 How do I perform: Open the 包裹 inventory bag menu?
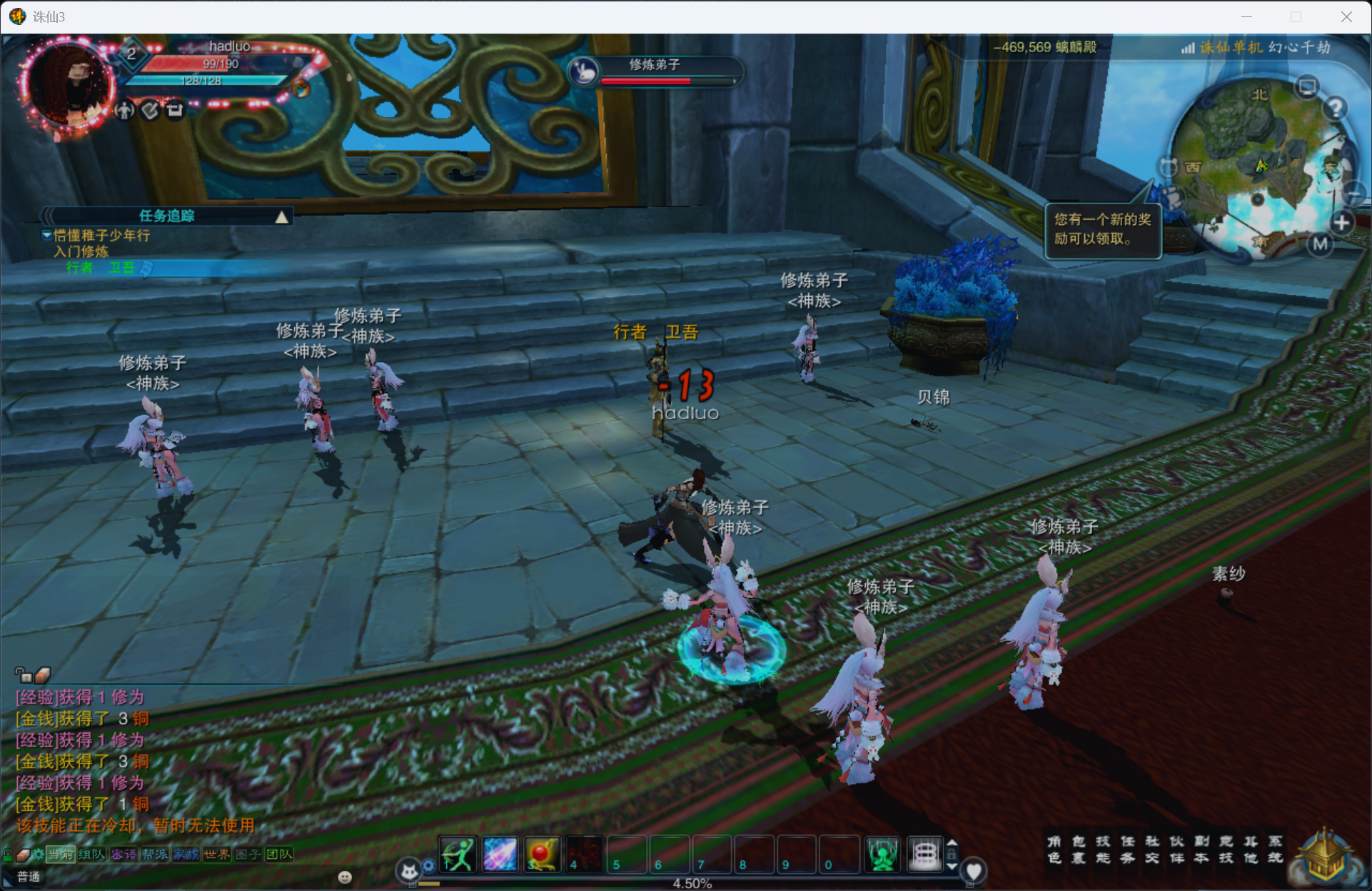pos(1079,850)
